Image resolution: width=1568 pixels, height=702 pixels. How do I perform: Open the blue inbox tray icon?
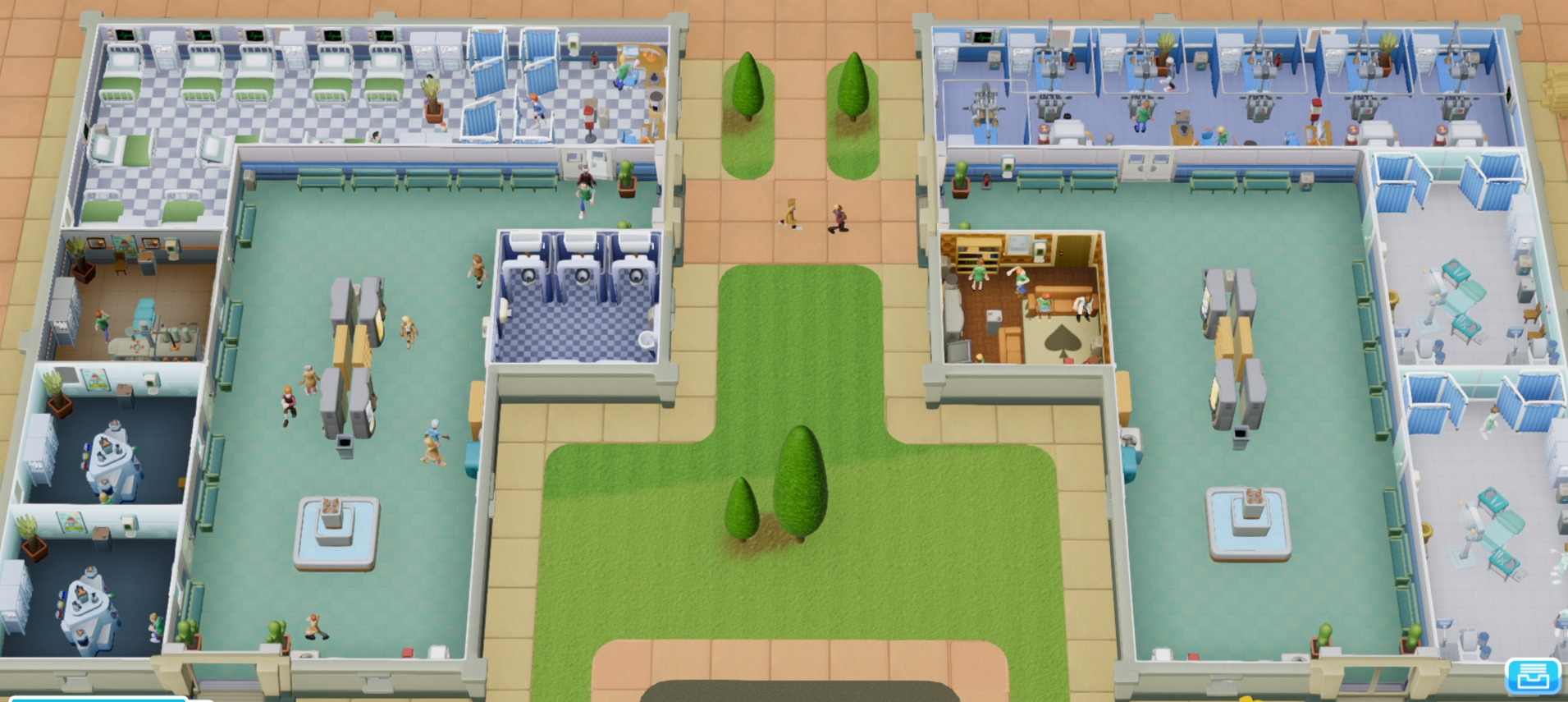(x=1532, y=677)
